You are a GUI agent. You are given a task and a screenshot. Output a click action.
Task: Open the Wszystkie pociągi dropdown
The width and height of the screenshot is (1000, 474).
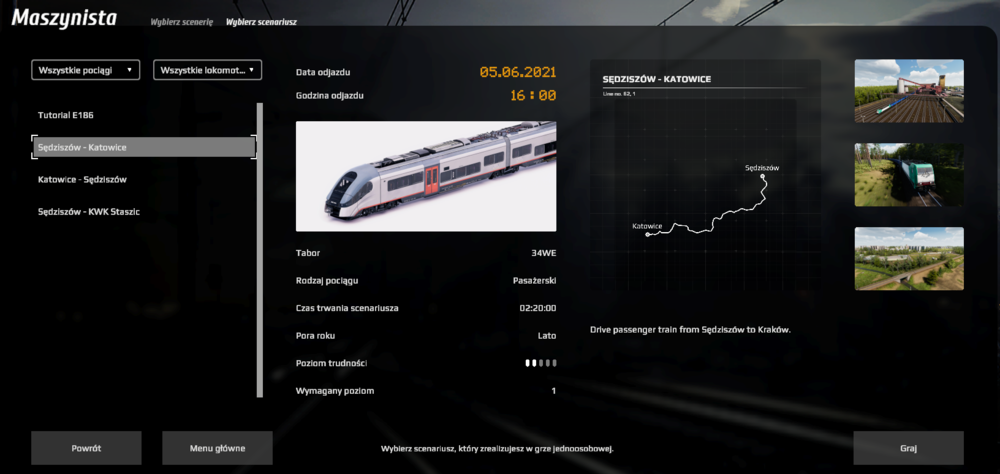click(x=86, y=70)
